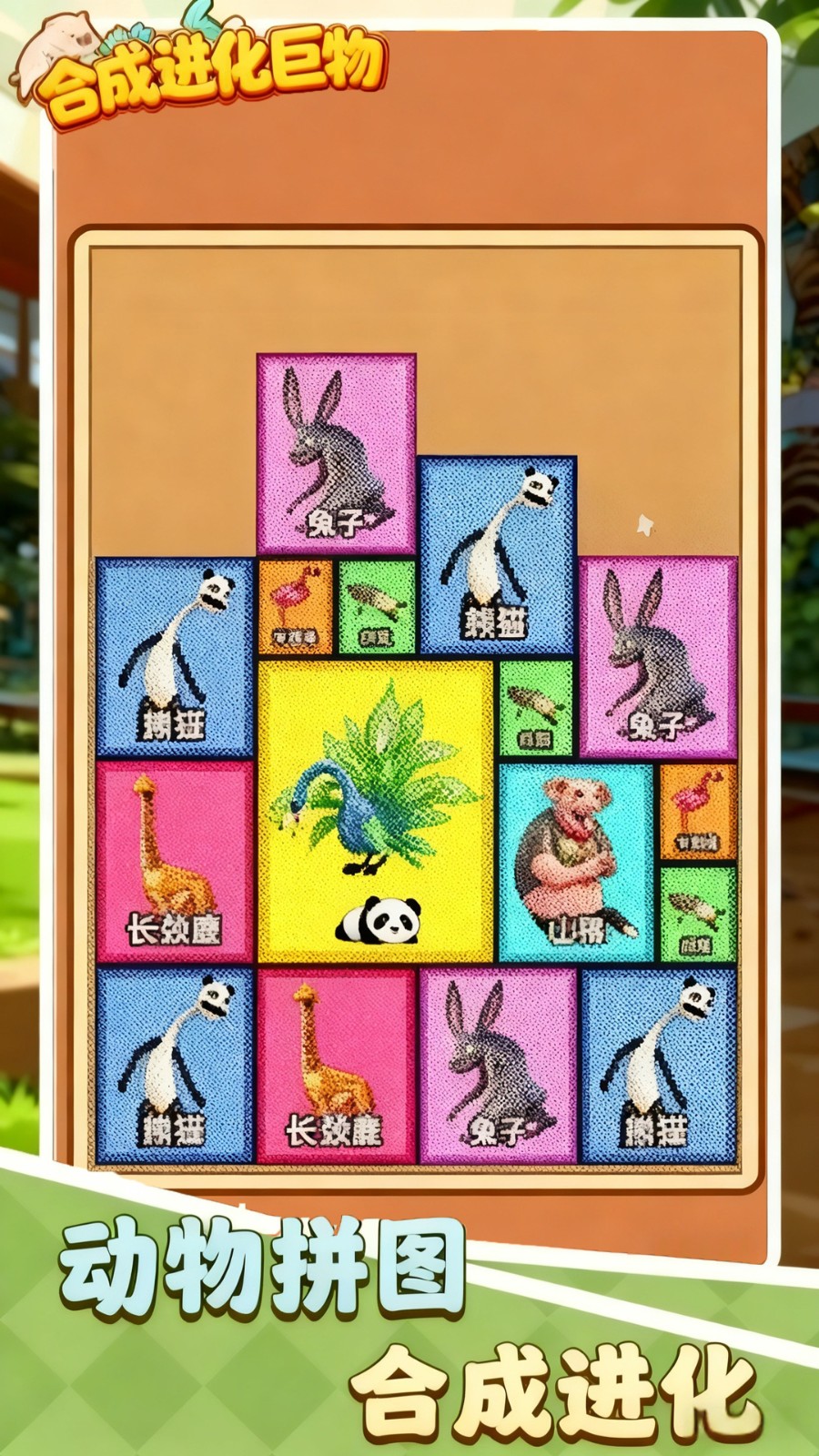Pick the cyan 山猪 boar tile

pyautogui.click(x=576, y=861)
